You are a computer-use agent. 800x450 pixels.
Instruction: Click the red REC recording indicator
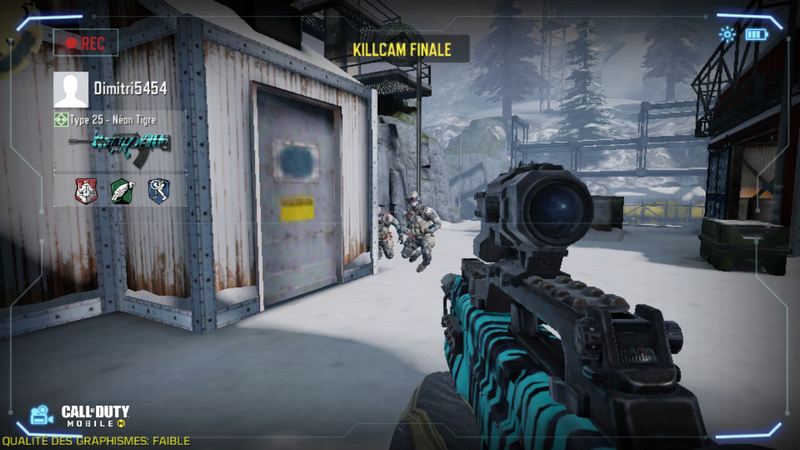click(x=86, y=43)
